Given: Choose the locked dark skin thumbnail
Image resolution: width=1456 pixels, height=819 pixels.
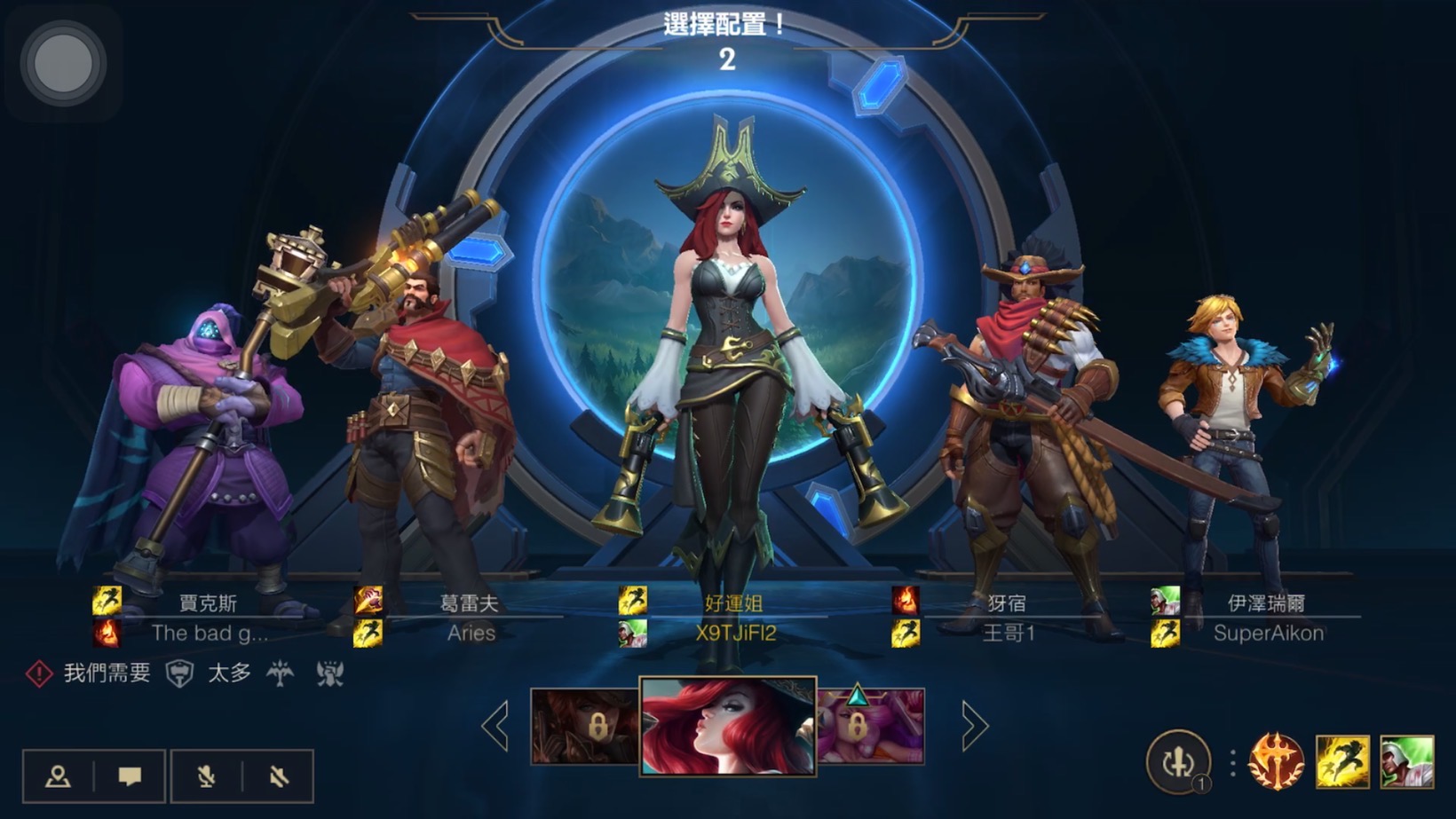Looking at the screenshot, I should point(584,726).
